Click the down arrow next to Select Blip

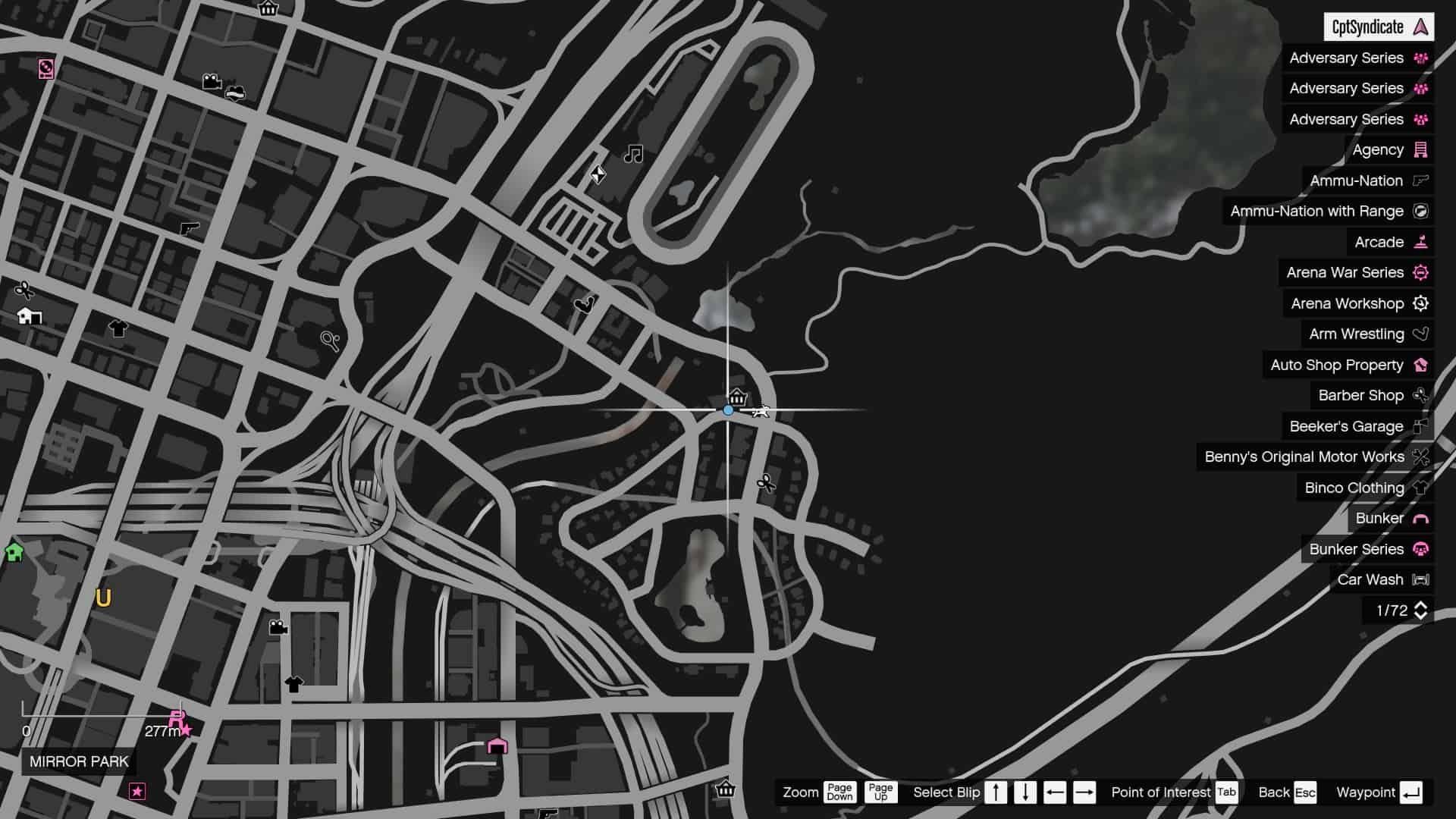coord(1025,792)
